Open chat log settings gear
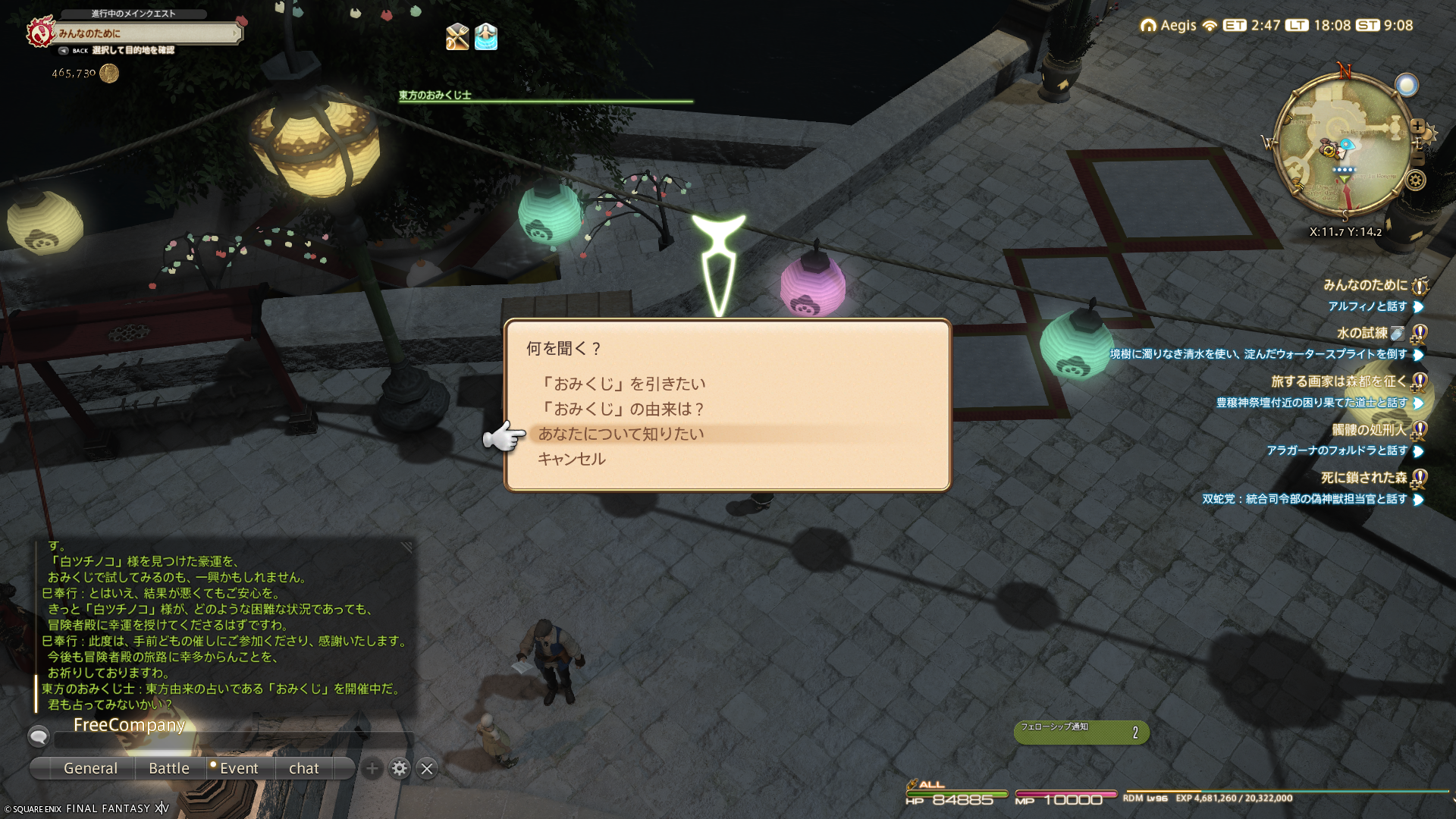Screen dimensions: 1456x819 tap(400, 768)
